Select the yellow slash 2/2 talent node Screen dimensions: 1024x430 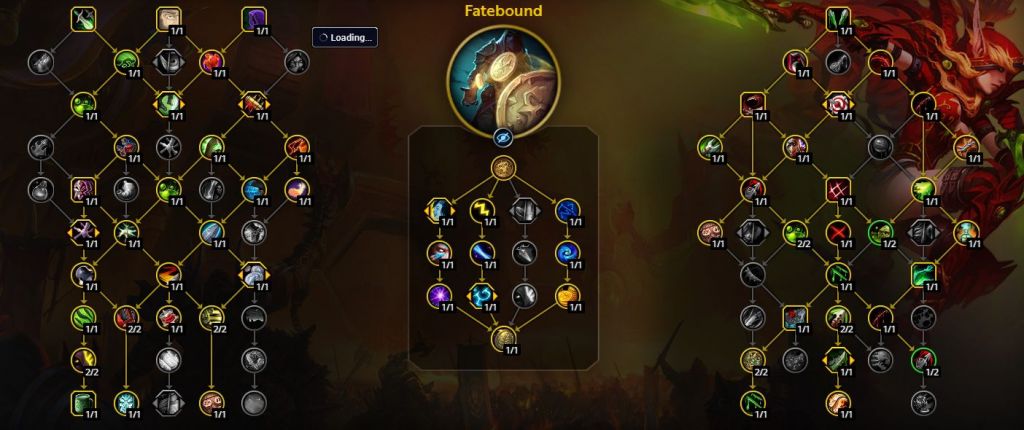point(83,360)
